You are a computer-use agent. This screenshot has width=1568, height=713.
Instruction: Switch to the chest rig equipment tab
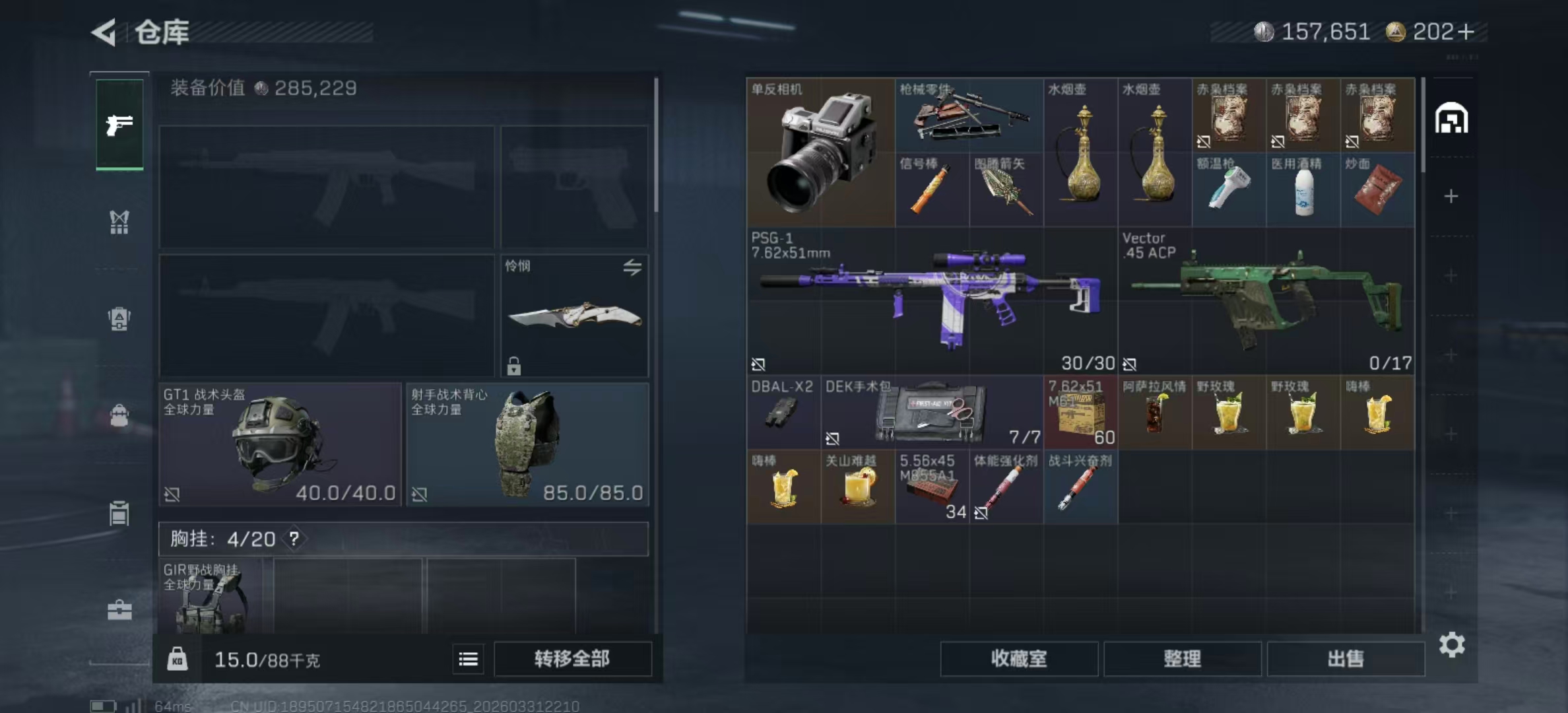119,222
